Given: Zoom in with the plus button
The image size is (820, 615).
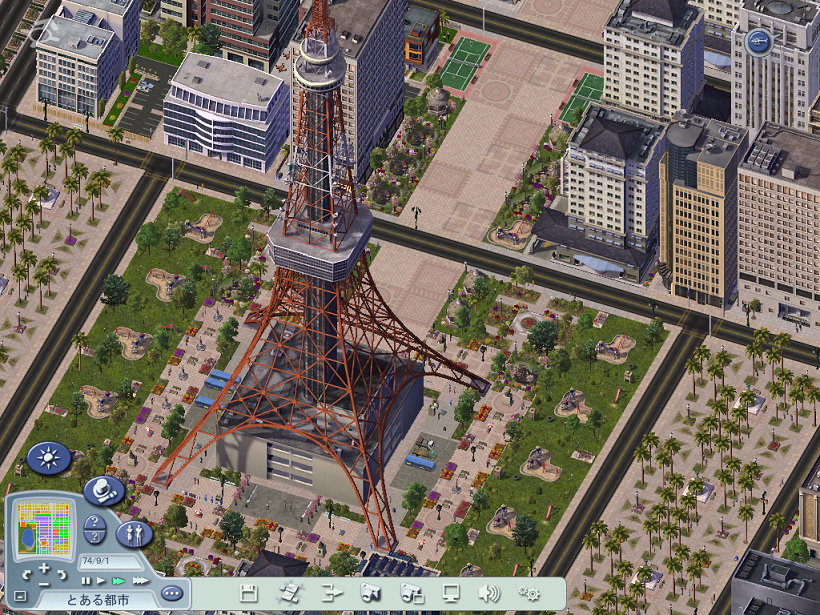Looking at the screenshot, I should (x=44, y=566).
